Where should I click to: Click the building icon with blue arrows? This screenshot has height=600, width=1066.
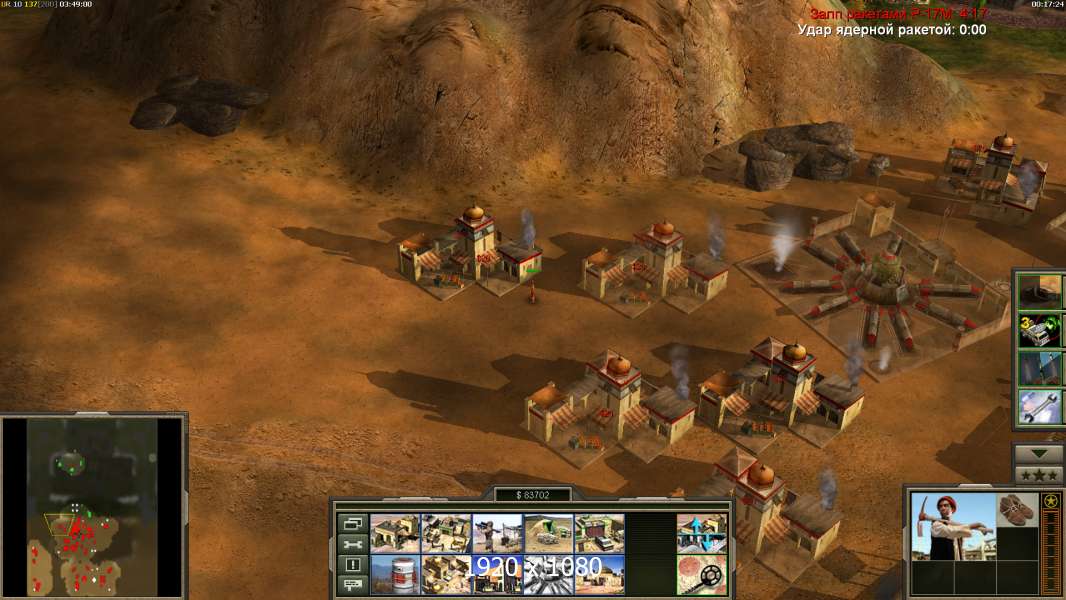pyautogui.click(x=701, y=533)
